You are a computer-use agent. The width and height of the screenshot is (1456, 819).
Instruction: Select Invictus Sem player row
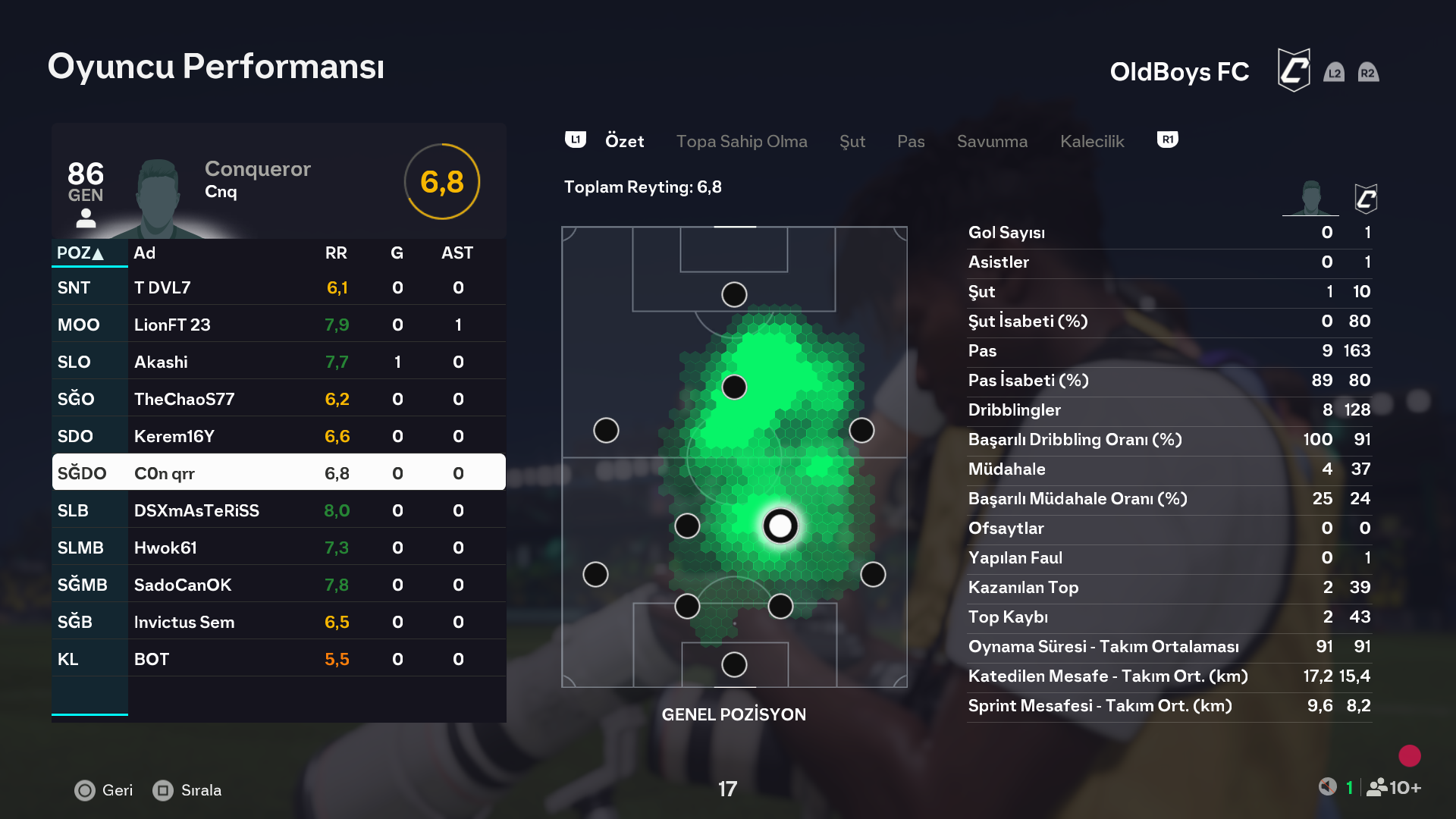(x=278, y=622)
